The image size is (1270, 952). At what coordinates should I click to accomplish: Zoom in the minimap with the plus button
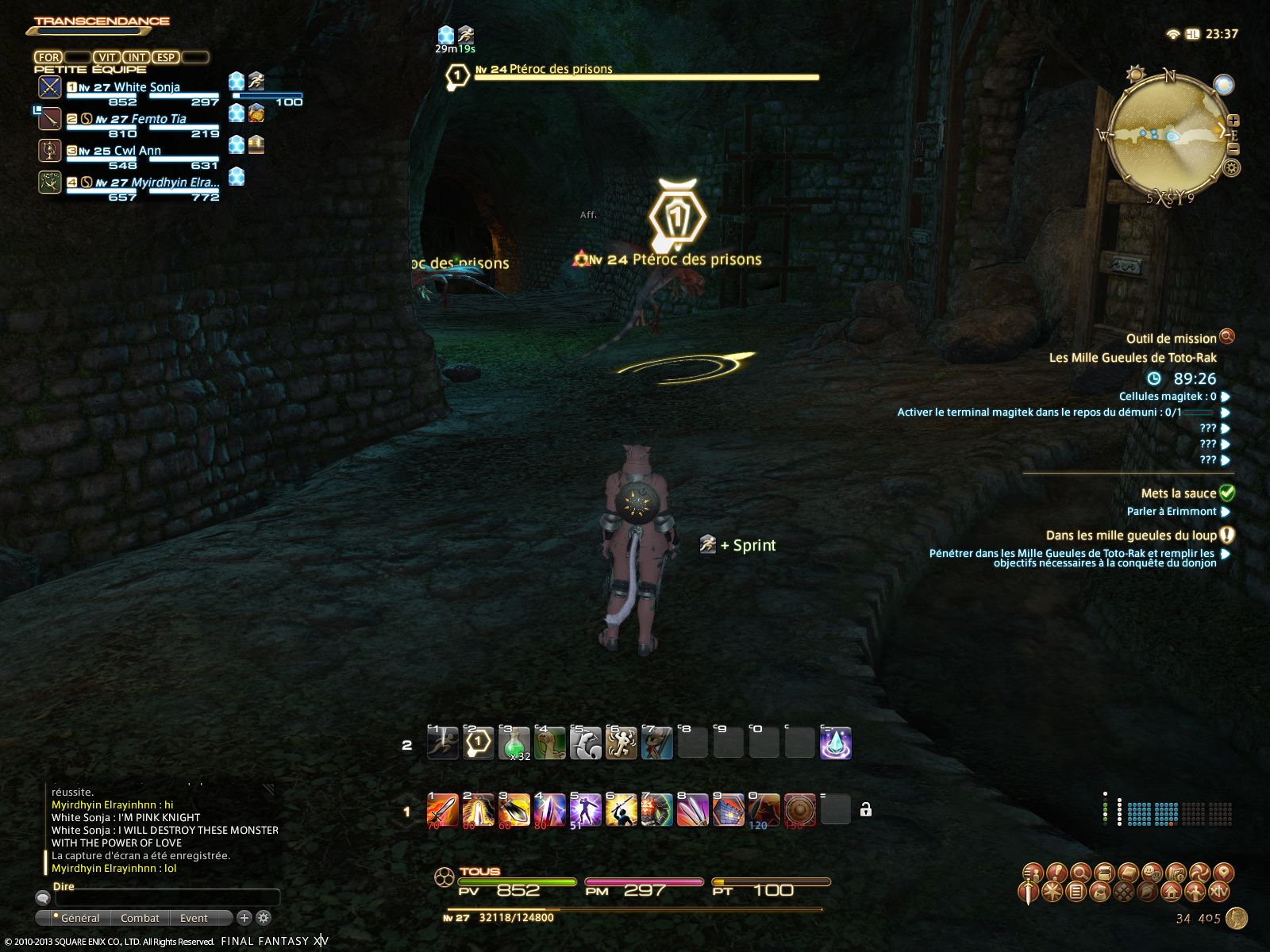1233,121
